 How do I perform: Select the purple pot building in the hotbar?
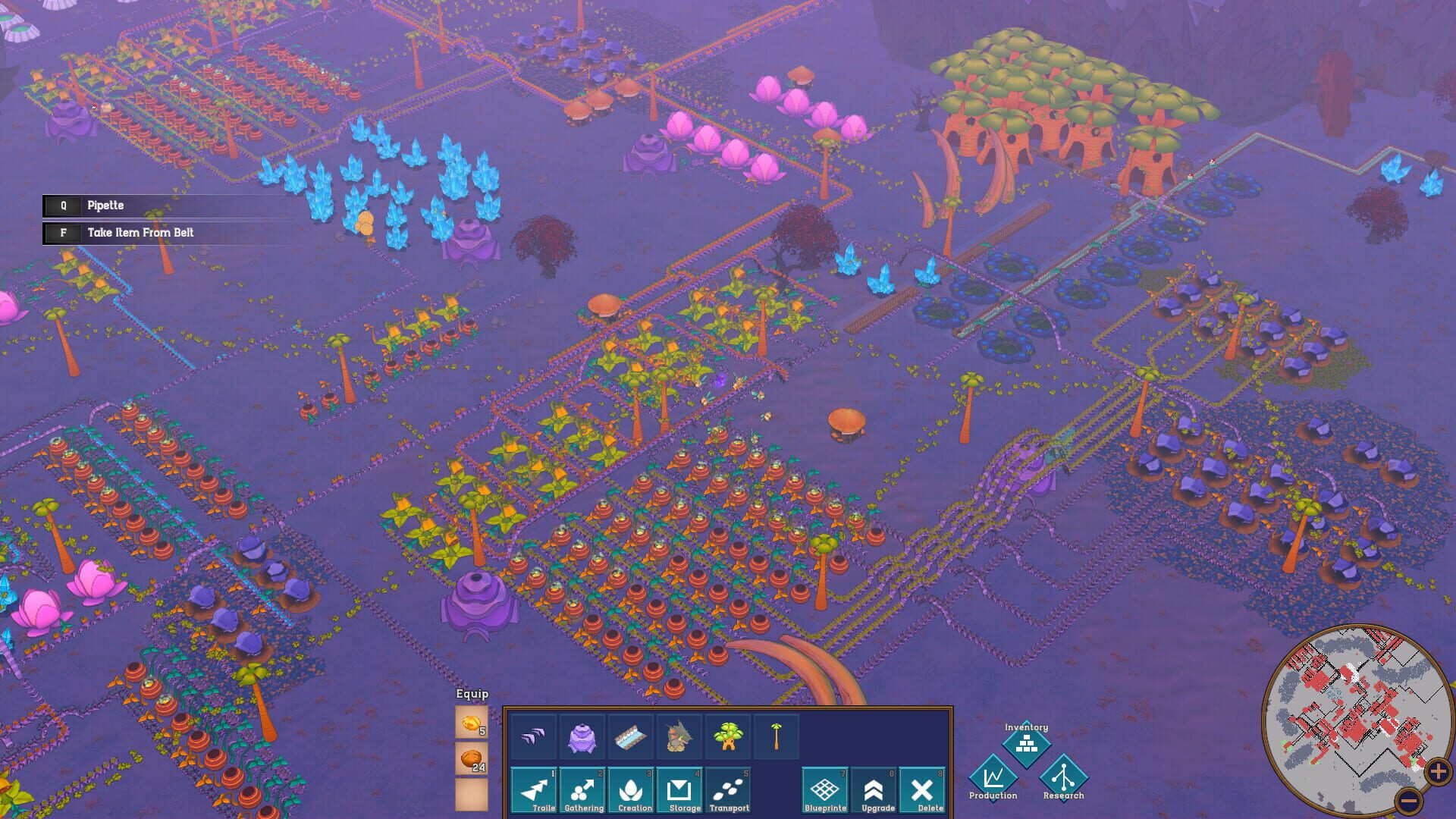pos(583,736)
